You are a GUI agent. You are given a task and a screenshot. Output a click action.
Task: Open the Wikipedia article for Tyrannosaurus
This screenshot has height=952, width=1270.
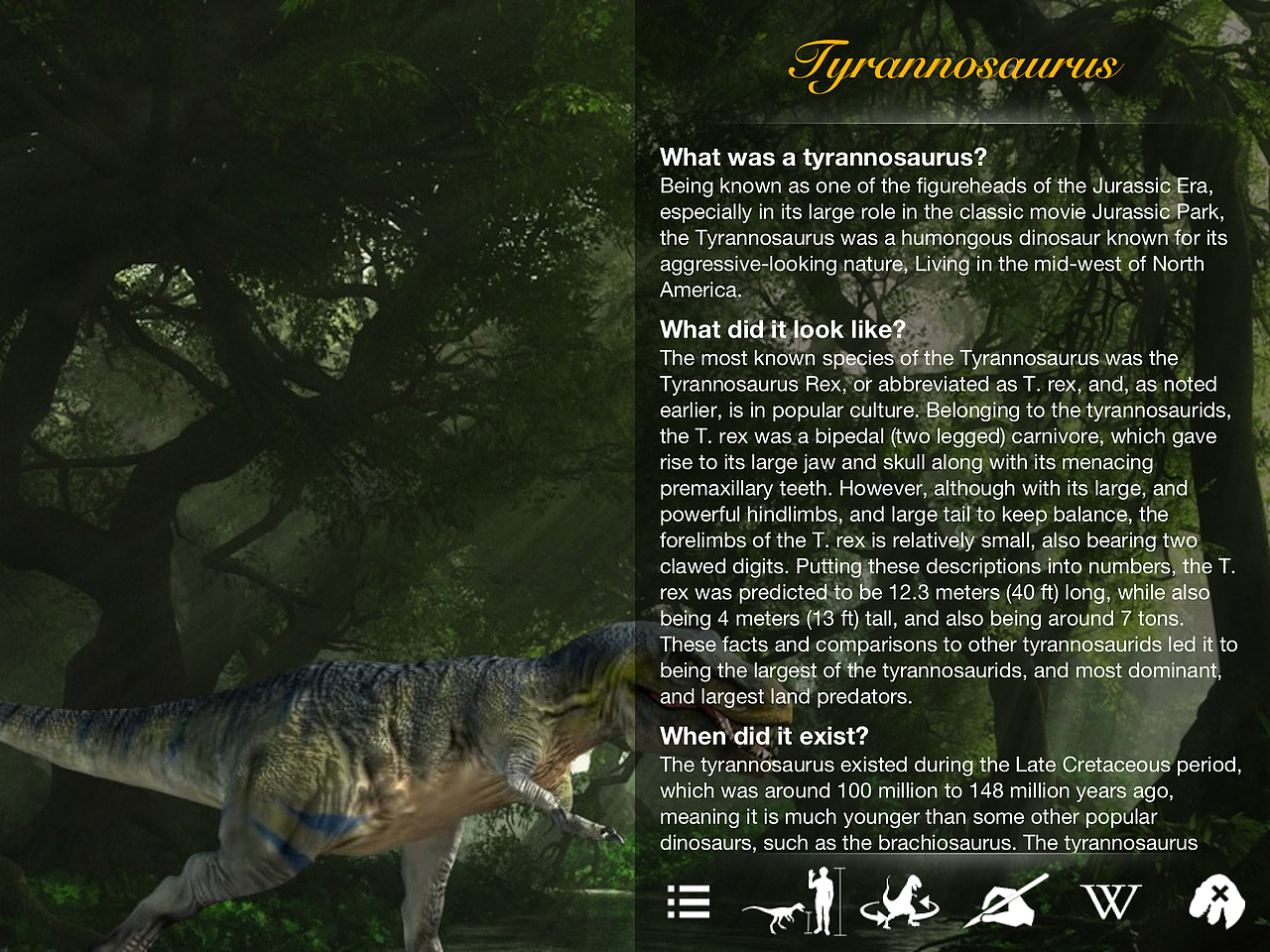click(1111, 902)
